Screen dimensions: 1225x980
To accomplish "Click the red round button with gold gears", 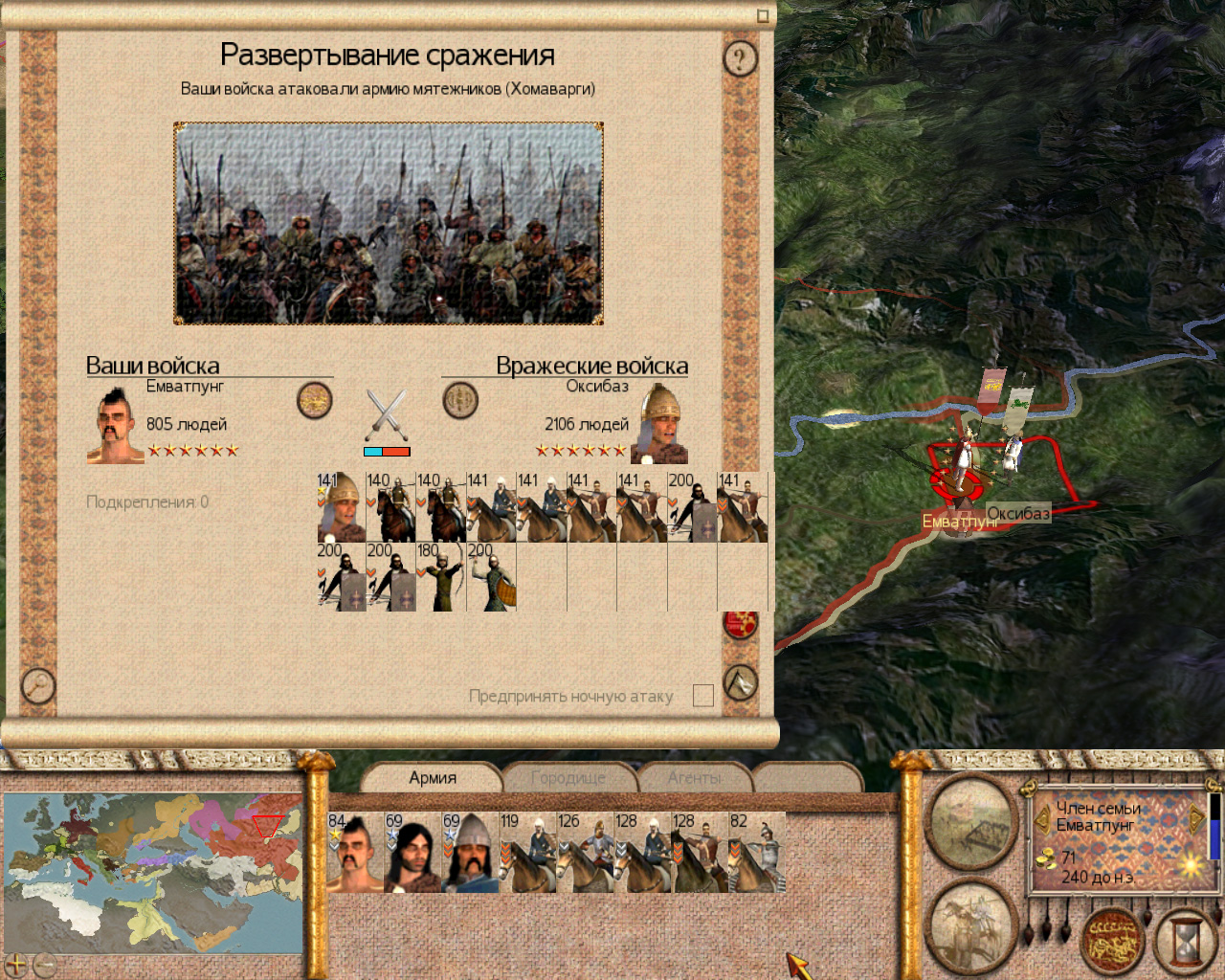I will point(740,624).
